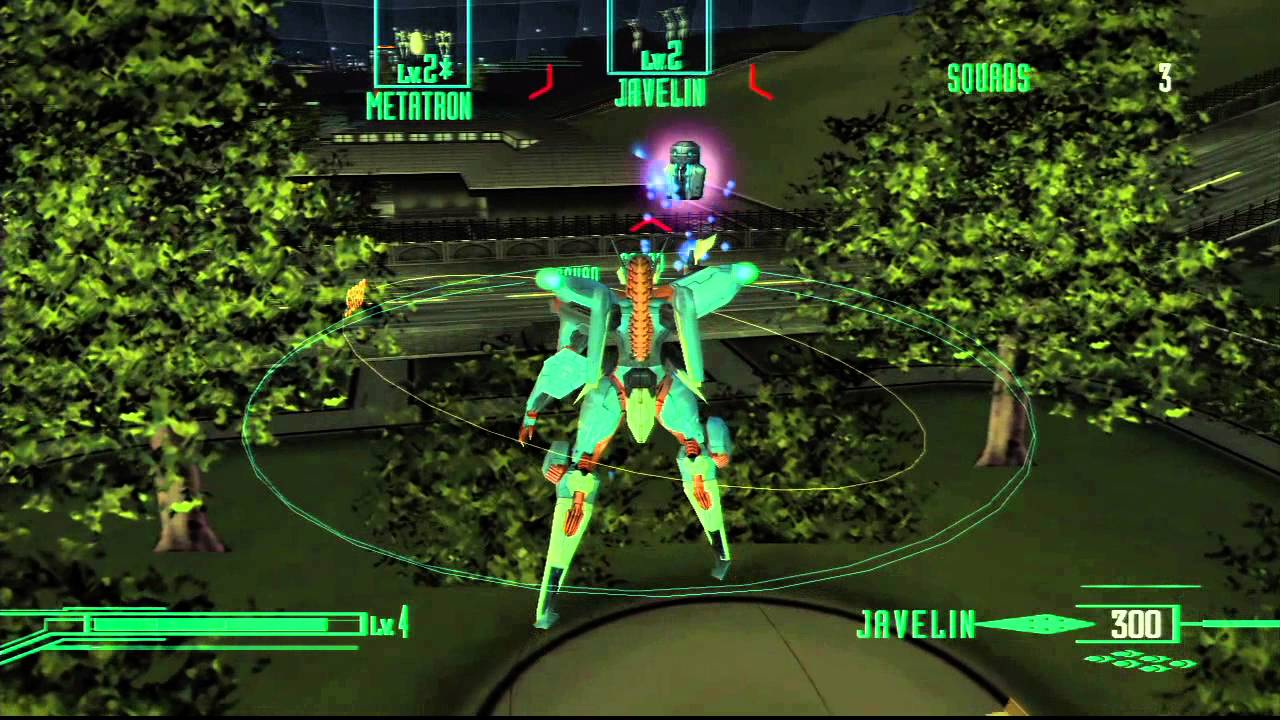Click the orange burst effect on Jehuty's left wing
This screenshot has height=720, width=1280.
pyautogui.click(x=358, y=293)
